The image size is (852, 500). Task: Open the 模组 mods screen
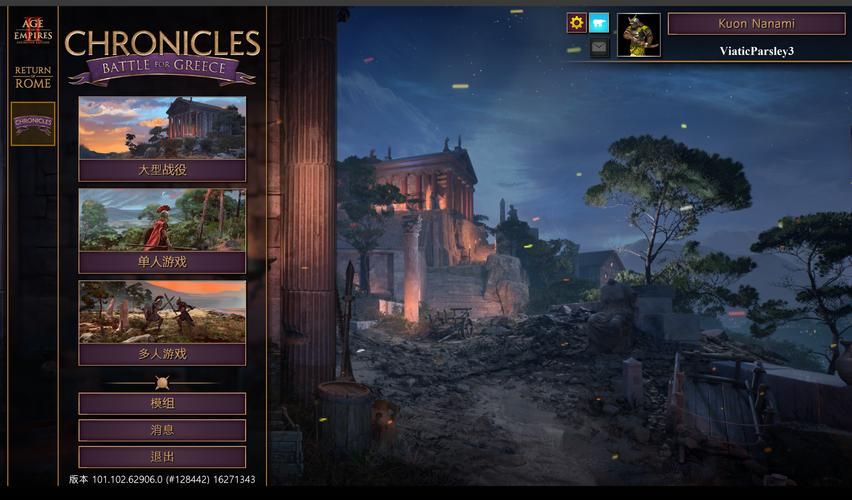(162, 403)
